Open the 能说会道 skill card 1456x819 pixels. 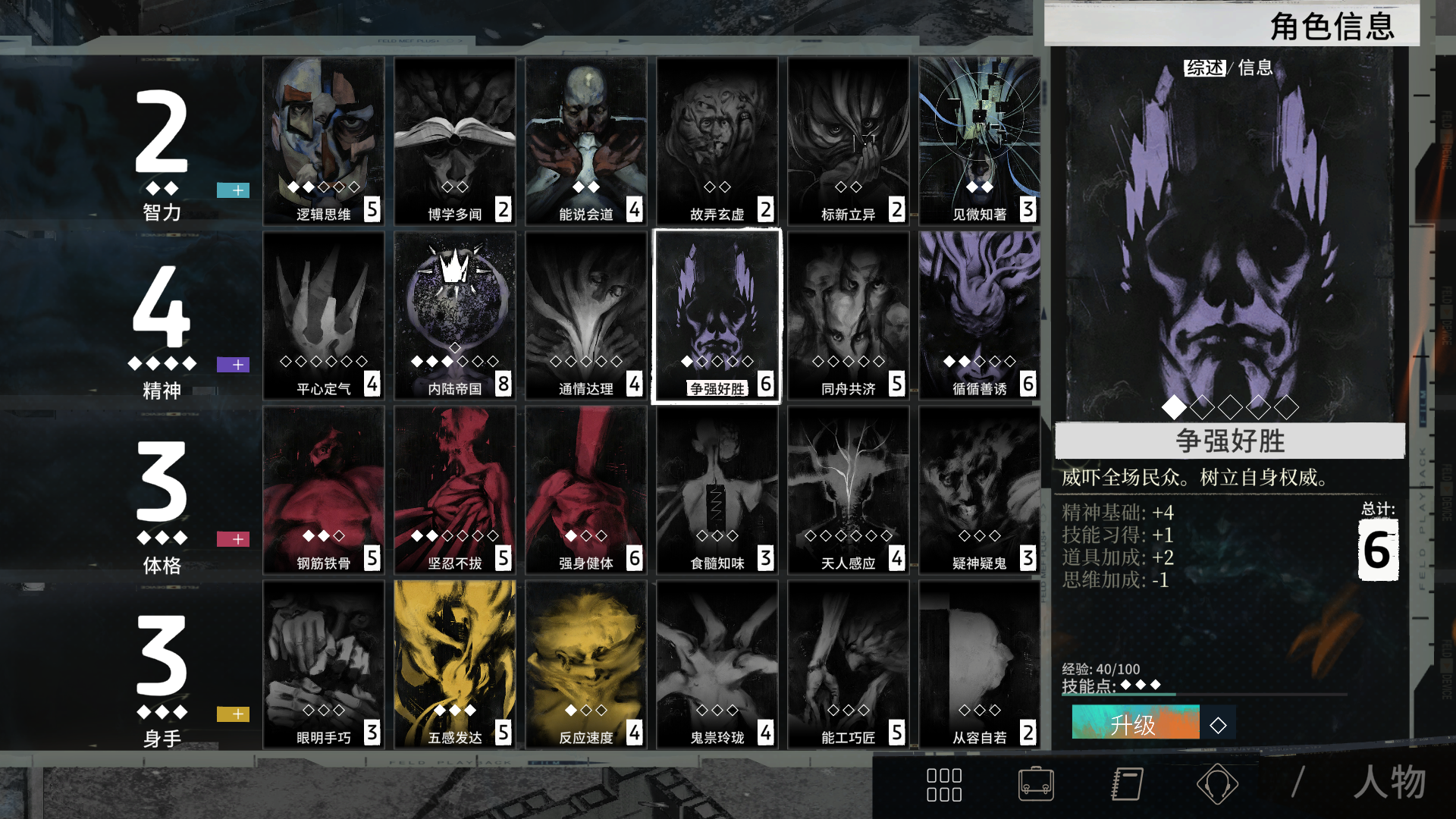[586, 141]
